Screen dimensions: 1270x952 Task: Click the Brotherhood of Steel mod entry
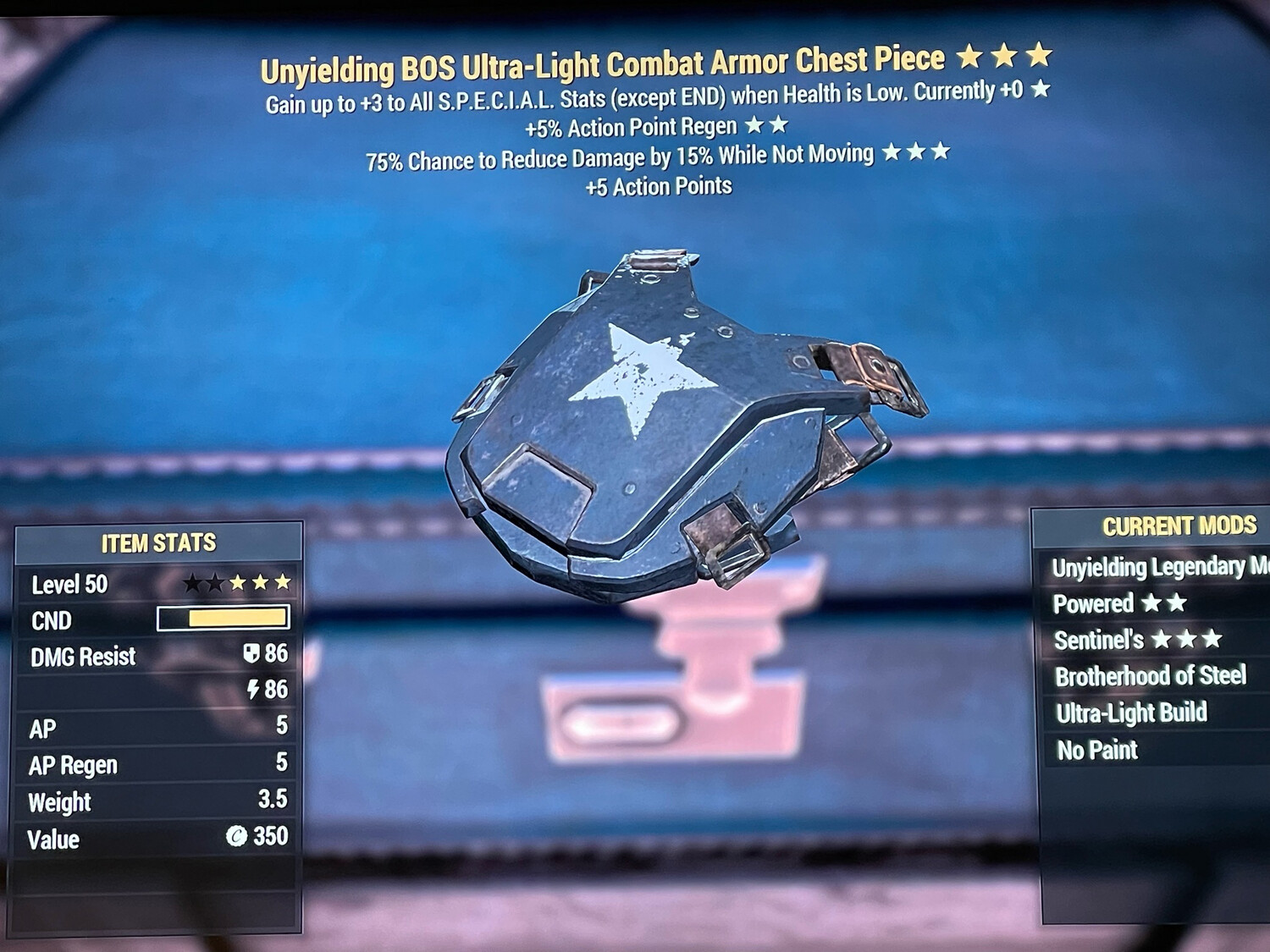(x=1150, y=676)
